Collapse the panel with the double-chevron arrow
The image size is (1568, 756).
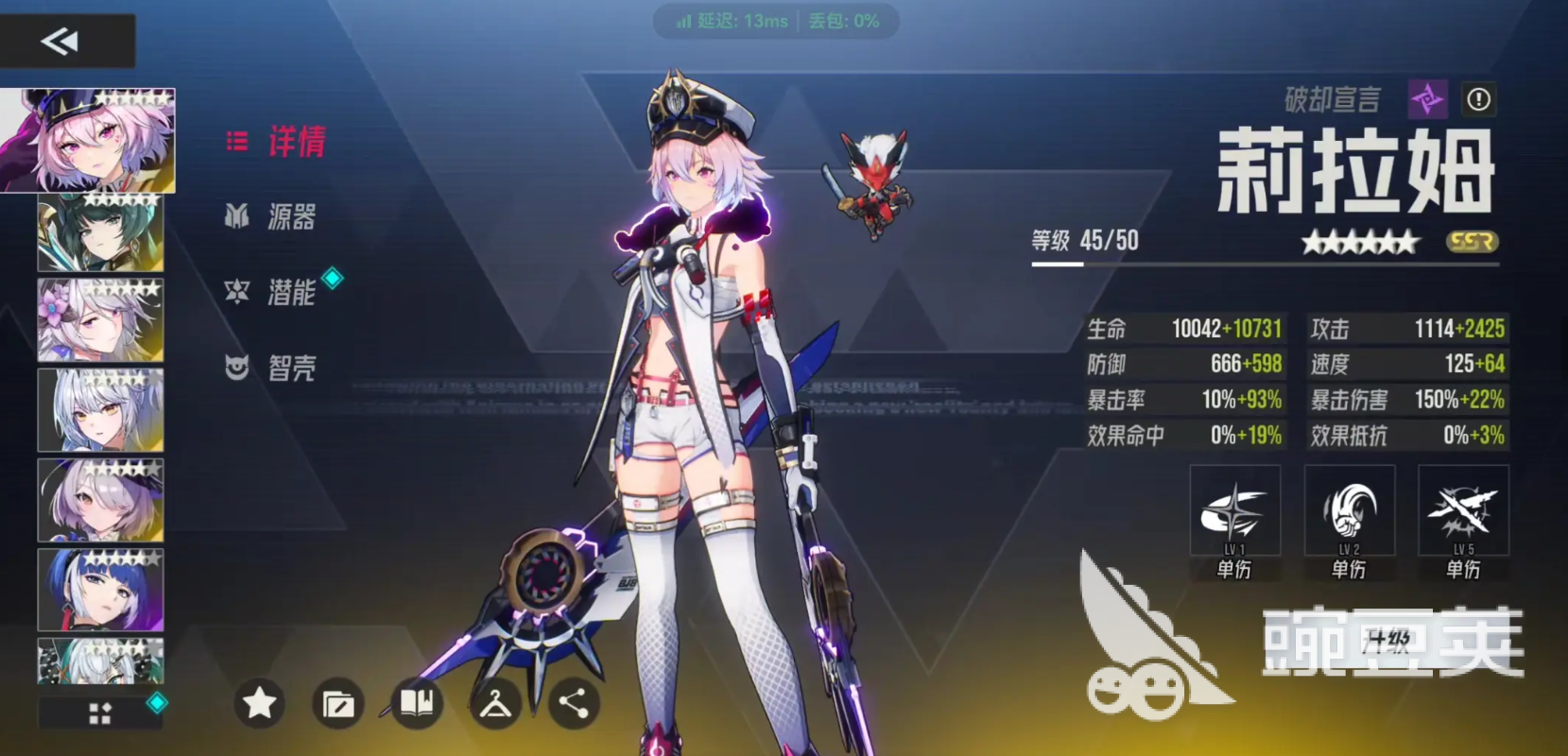(60, 40)
